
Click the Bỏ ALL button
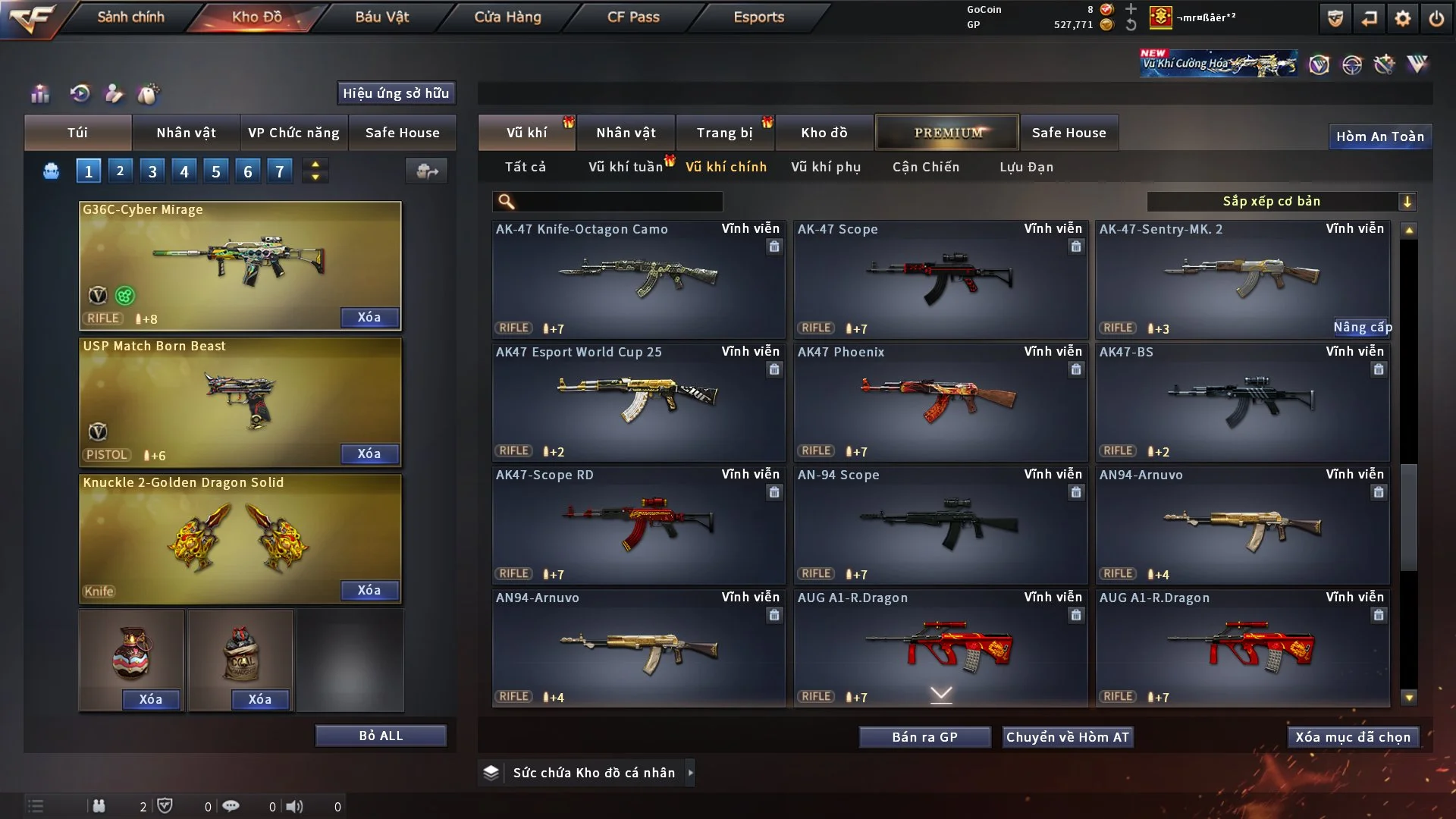pyautogui.click(x=381, y=736)
